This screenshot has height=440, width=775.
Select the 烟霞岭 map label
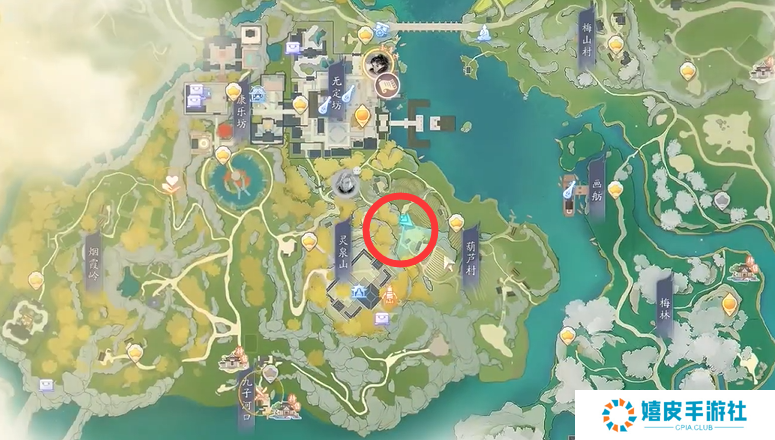click(93, 263)
